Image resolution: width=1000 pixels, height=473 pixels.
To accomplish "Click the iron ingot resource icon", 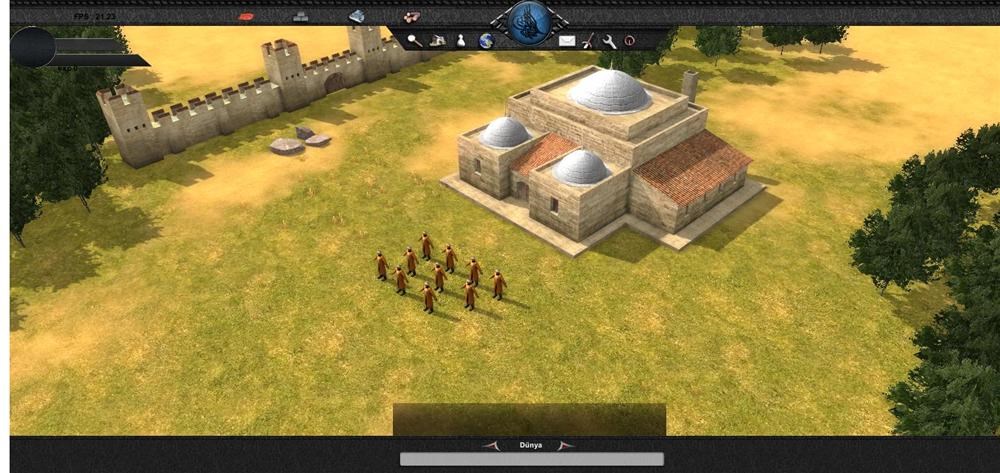I will point(357,17).
